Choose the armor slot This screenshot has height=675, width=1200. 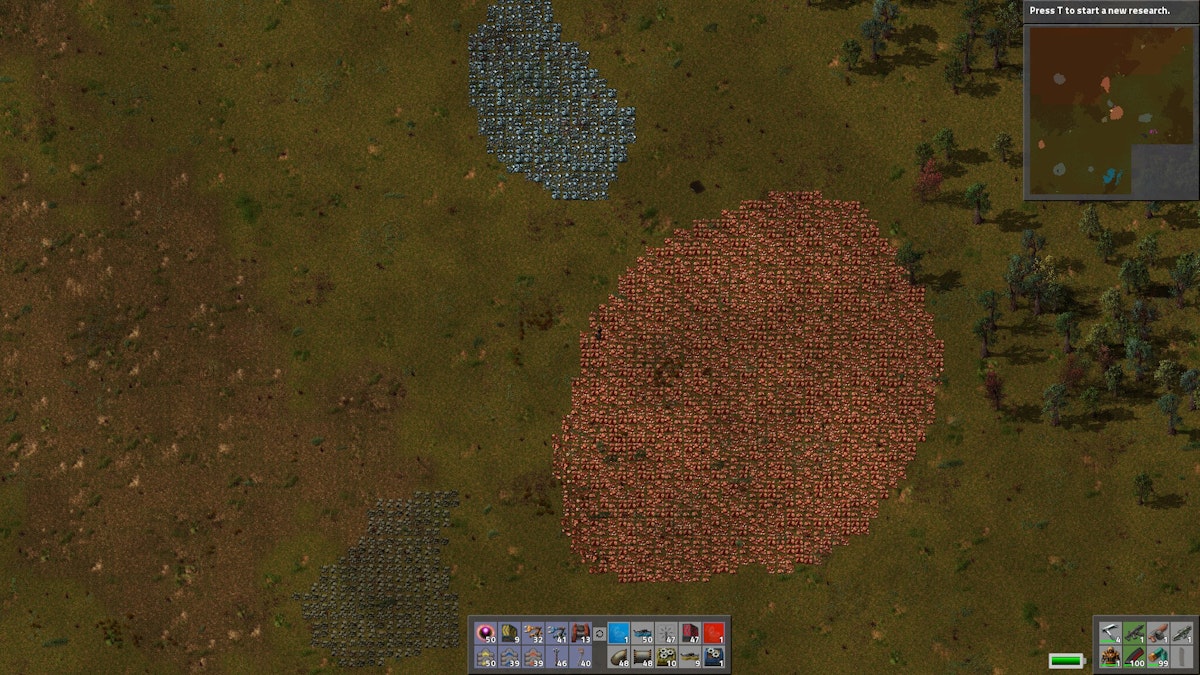coord(1110,657)
